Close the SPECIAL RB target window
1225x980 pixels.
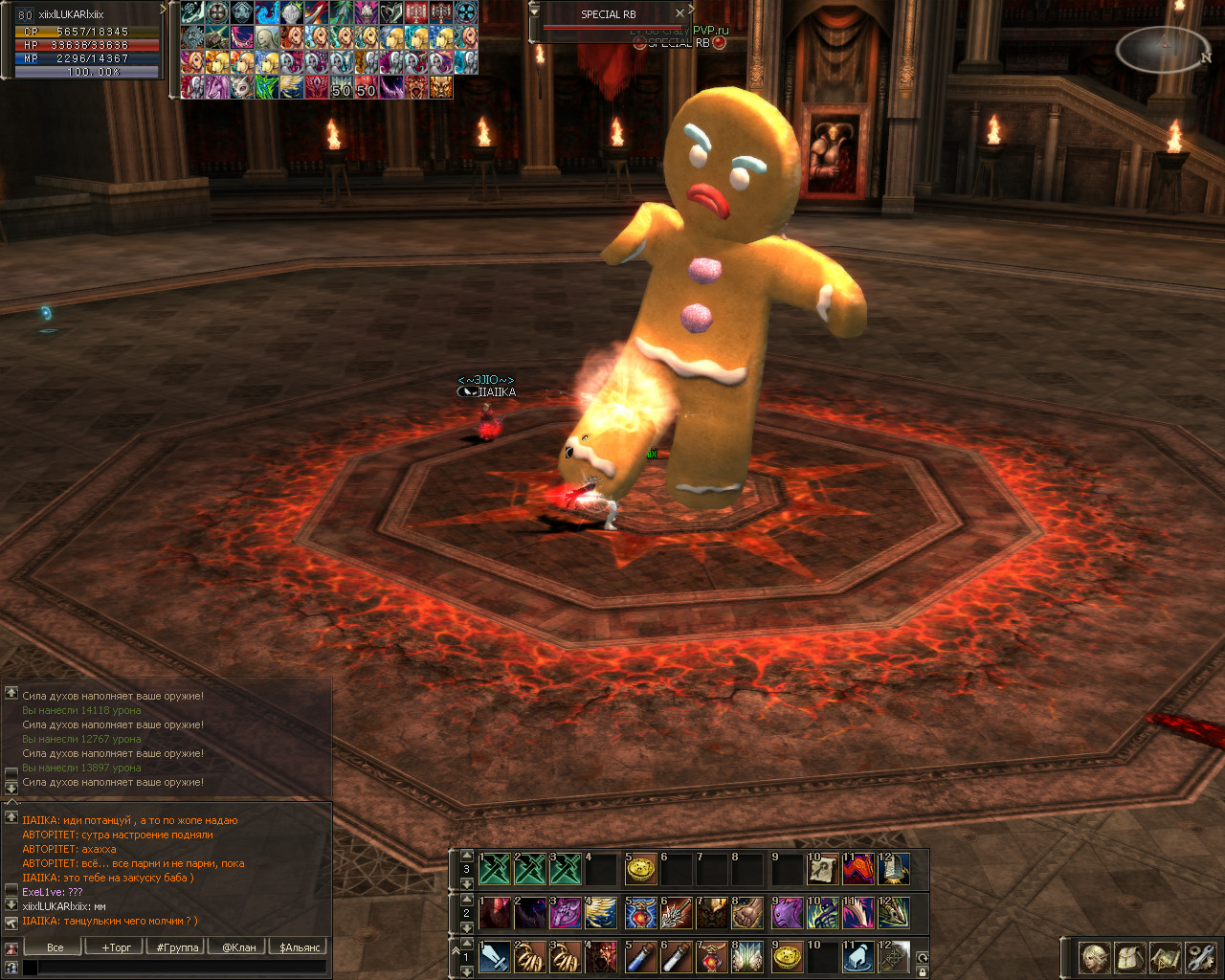pyautogui.click(x=679, y=13)
